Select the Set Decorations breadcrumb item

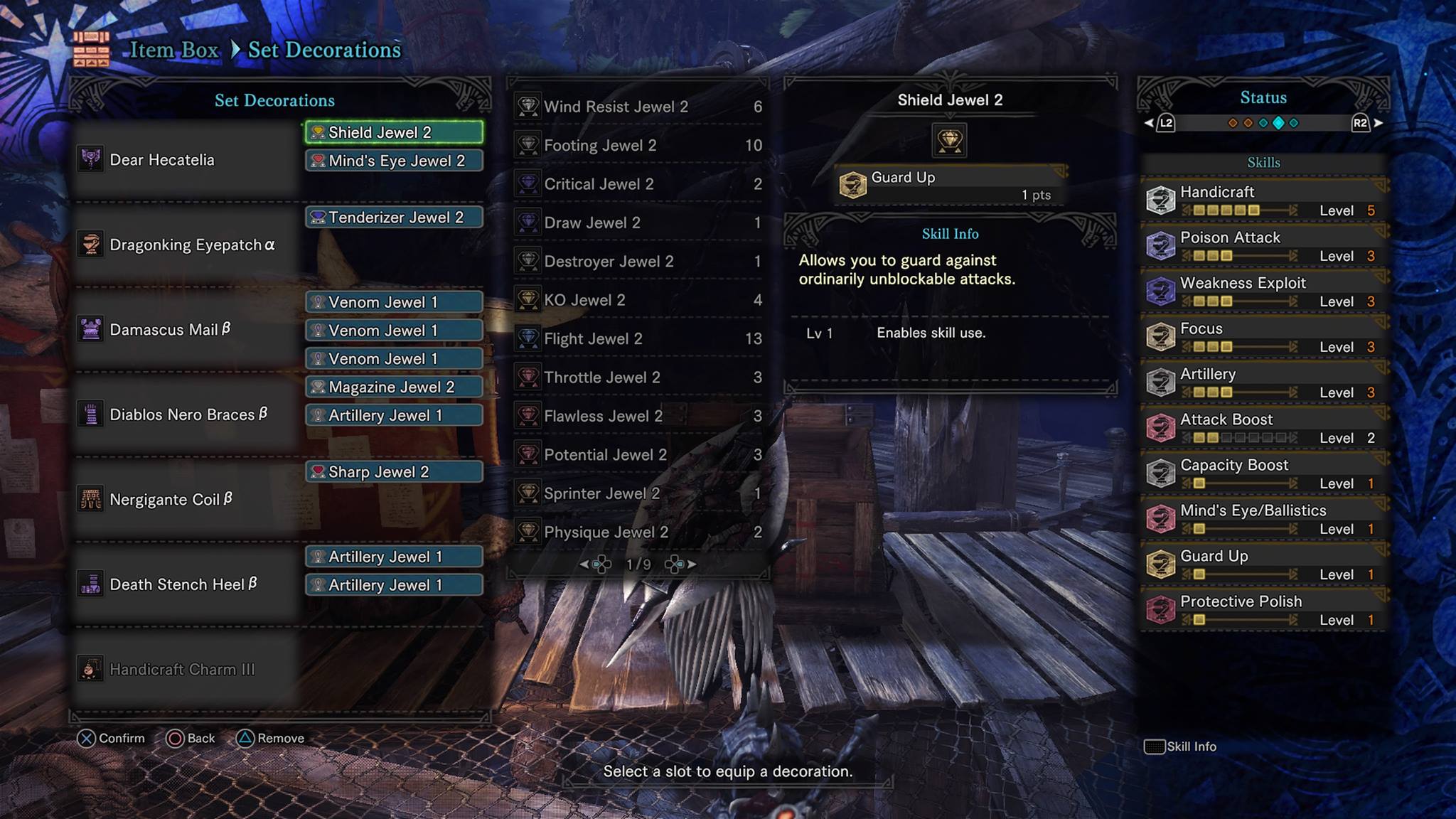[323, 49]
